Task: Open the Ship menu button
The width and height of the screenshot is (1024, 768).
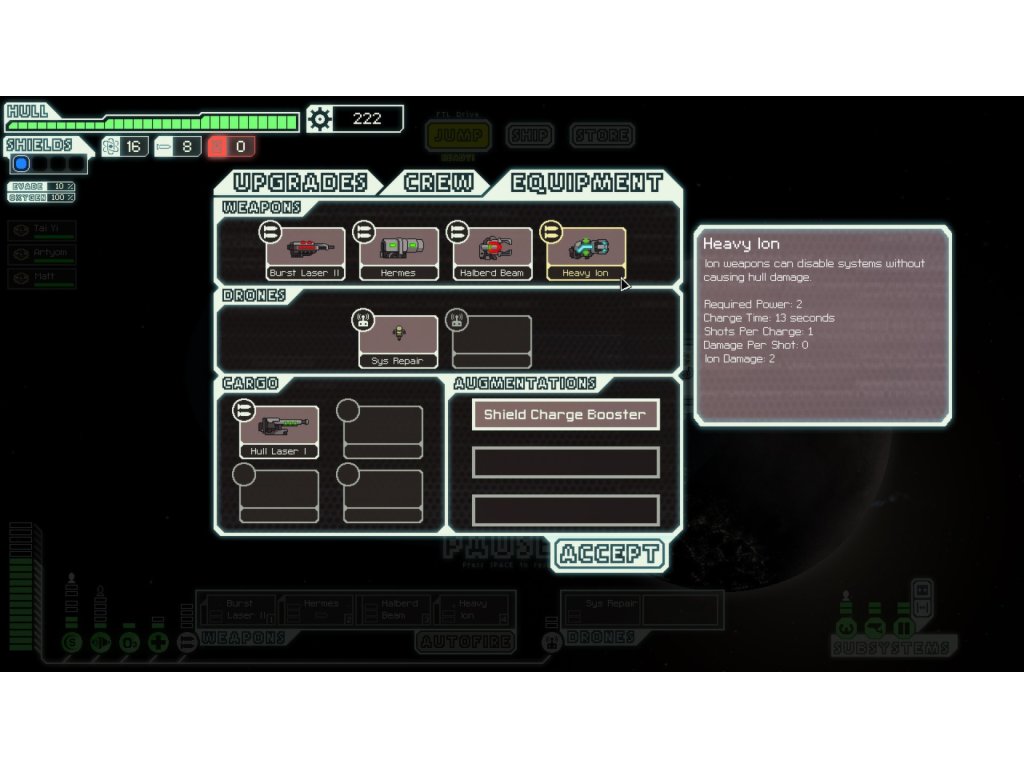Action: coord(530,135)
